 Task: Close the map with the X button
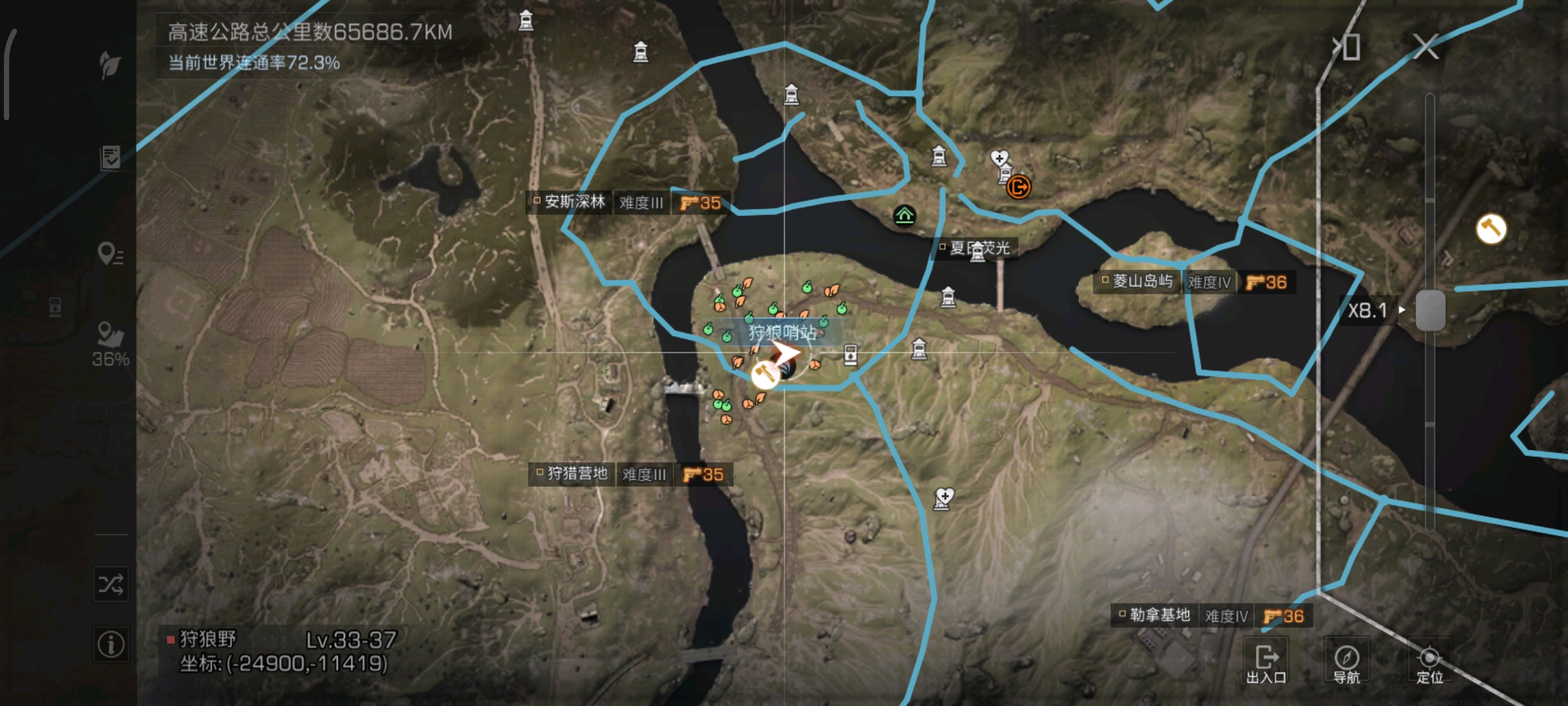point(1426,47)
